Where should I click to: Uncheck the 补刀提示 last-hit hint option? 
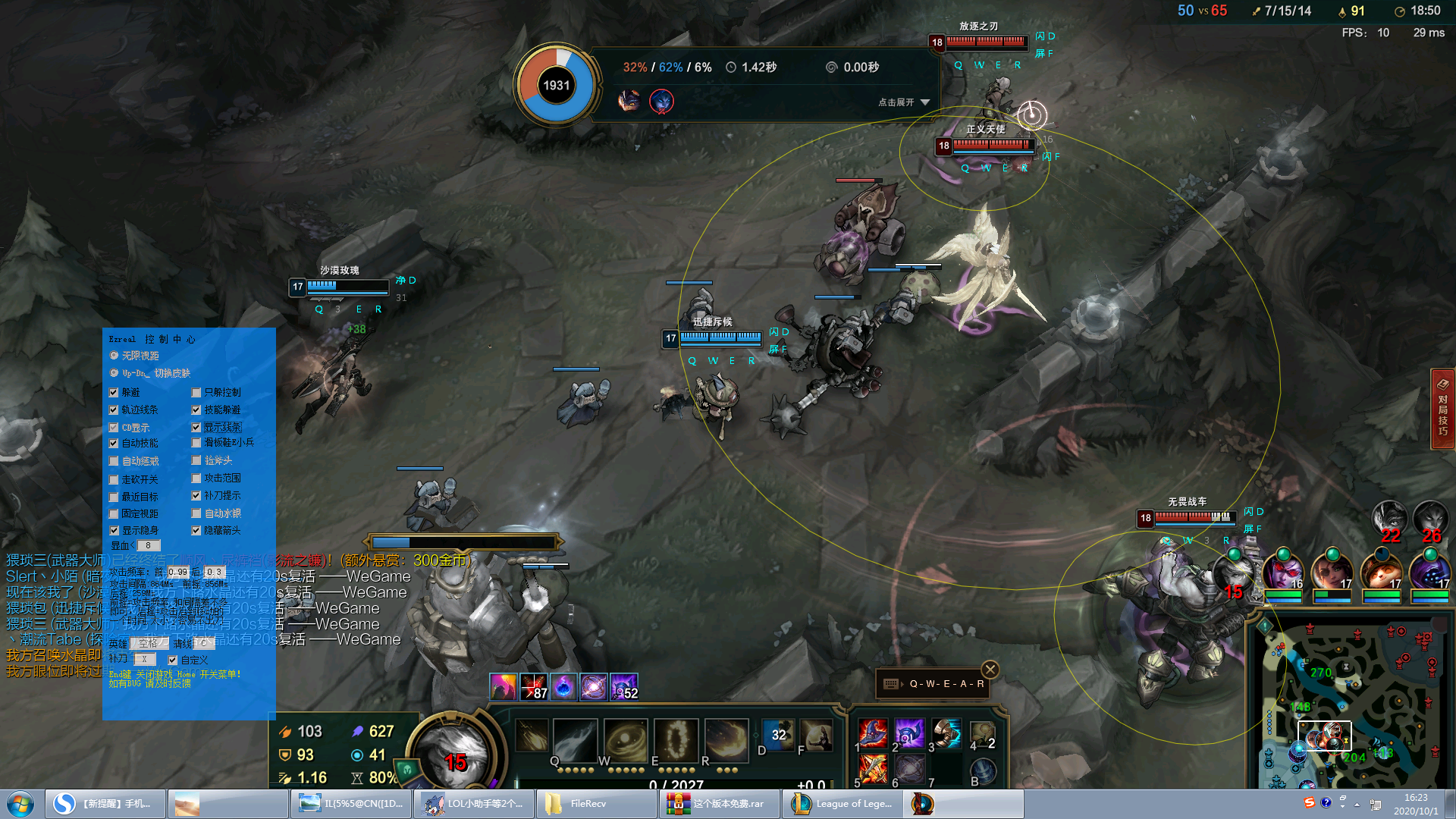196,496
